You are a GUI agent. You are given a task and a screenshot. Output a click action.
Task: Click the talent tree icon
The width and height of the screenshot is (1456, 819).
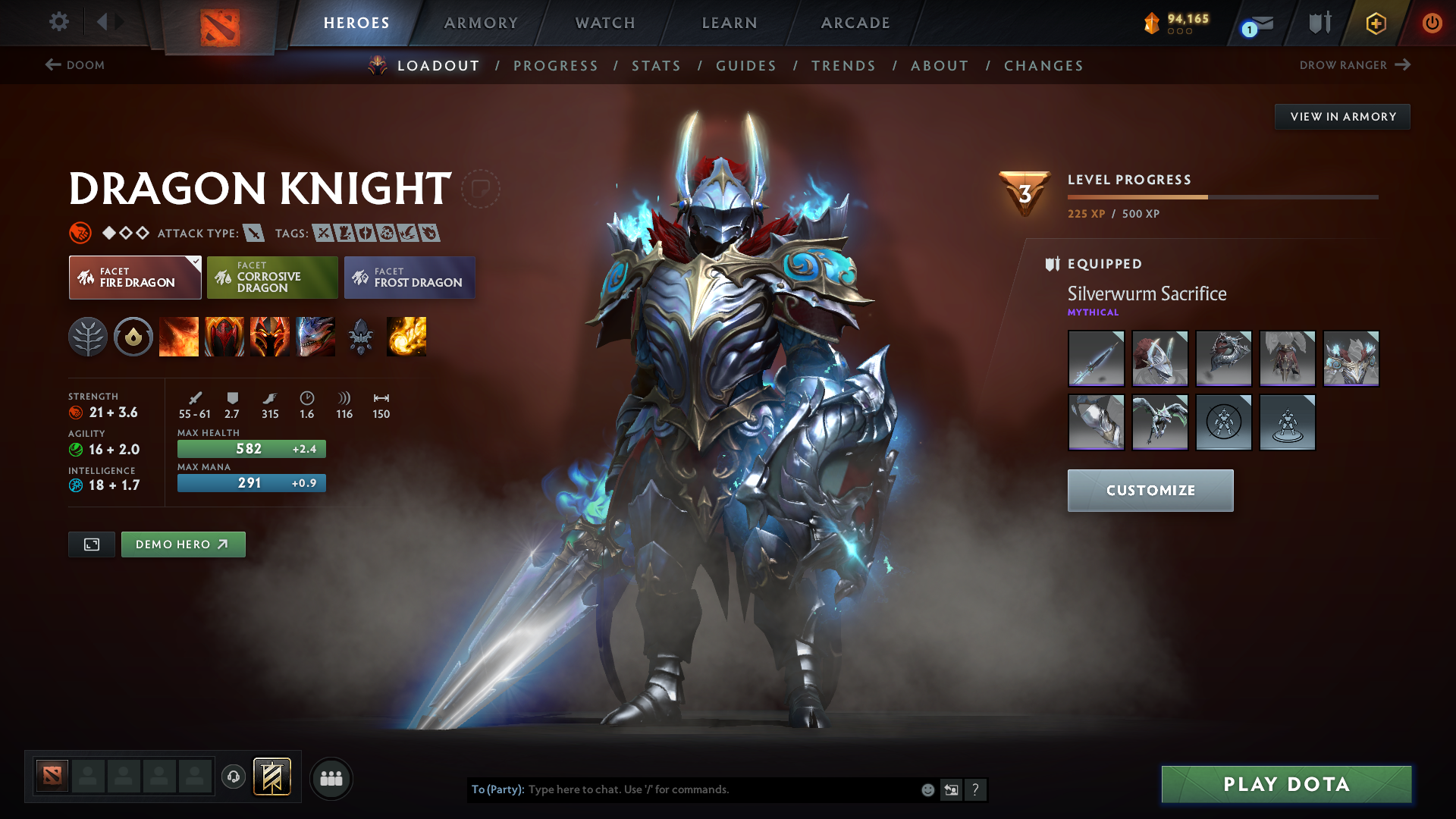point(88,337)
